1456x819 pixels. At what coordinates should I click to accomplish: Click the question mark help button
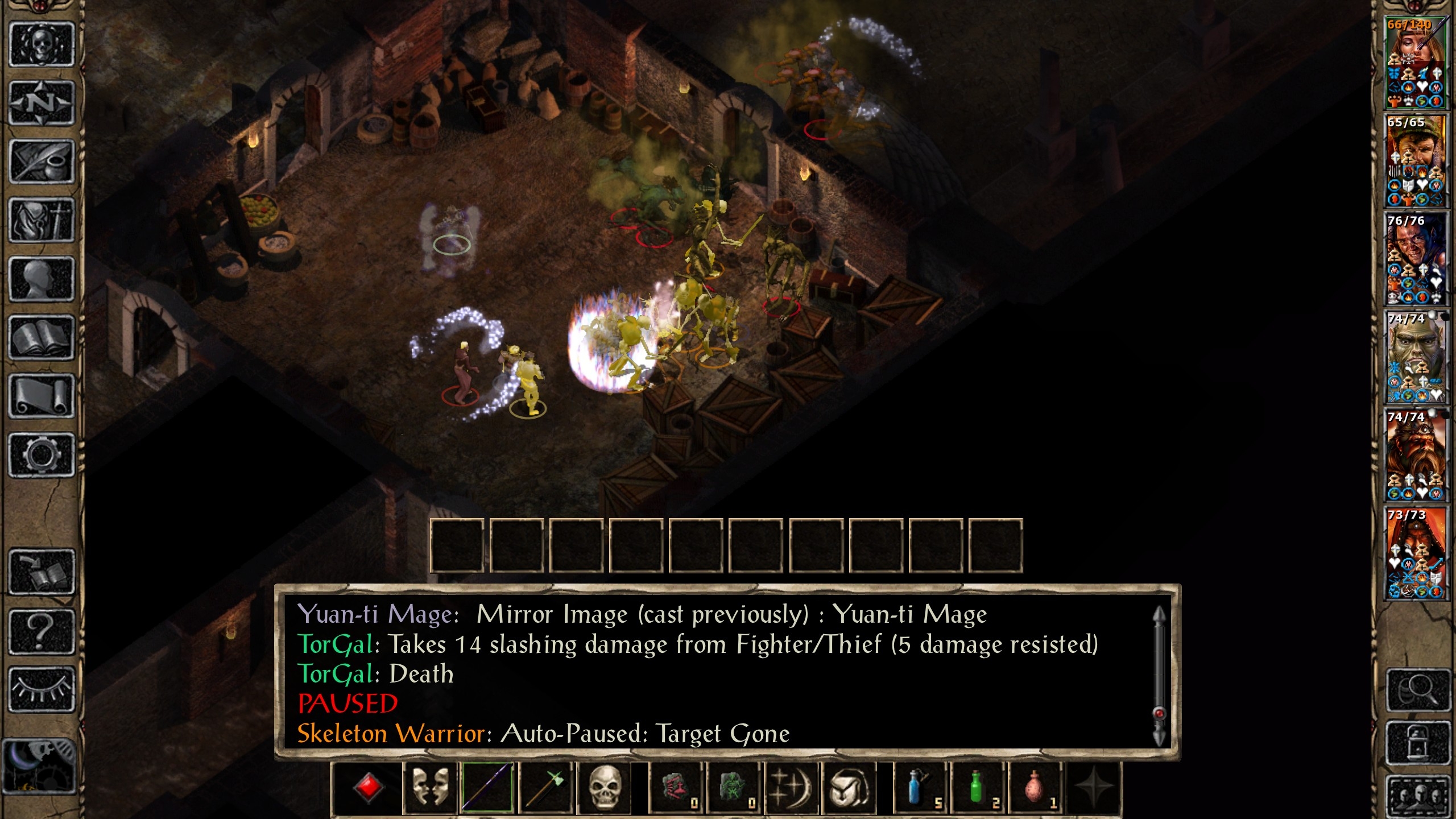(x=42, y=630)
